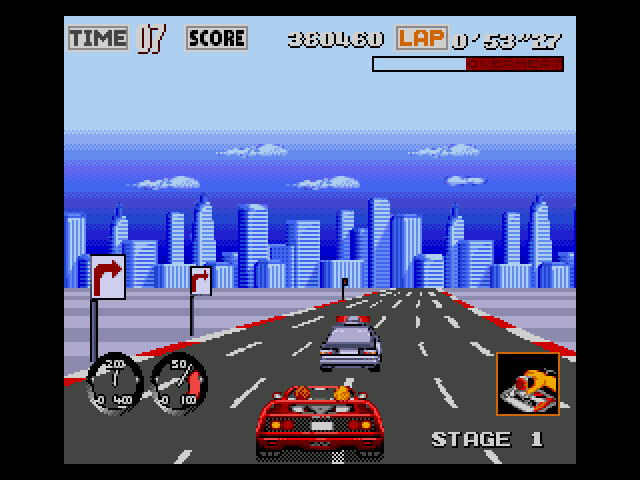Select the yellow turbo part upgrade icon
The image size is (640, 480).
coord(528,383)
